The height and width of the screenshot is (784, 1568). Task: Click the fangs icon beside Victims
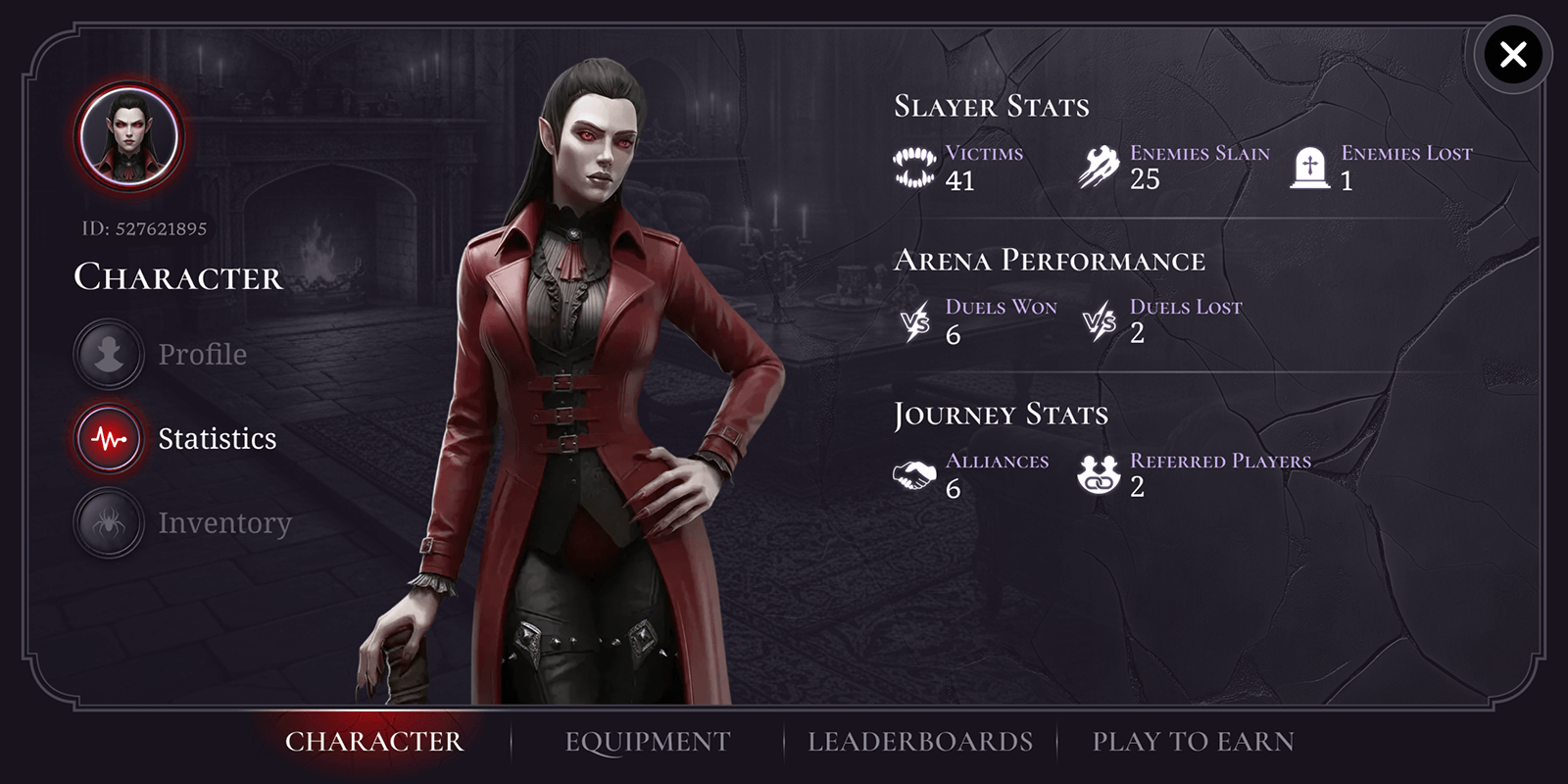[914, 169]
